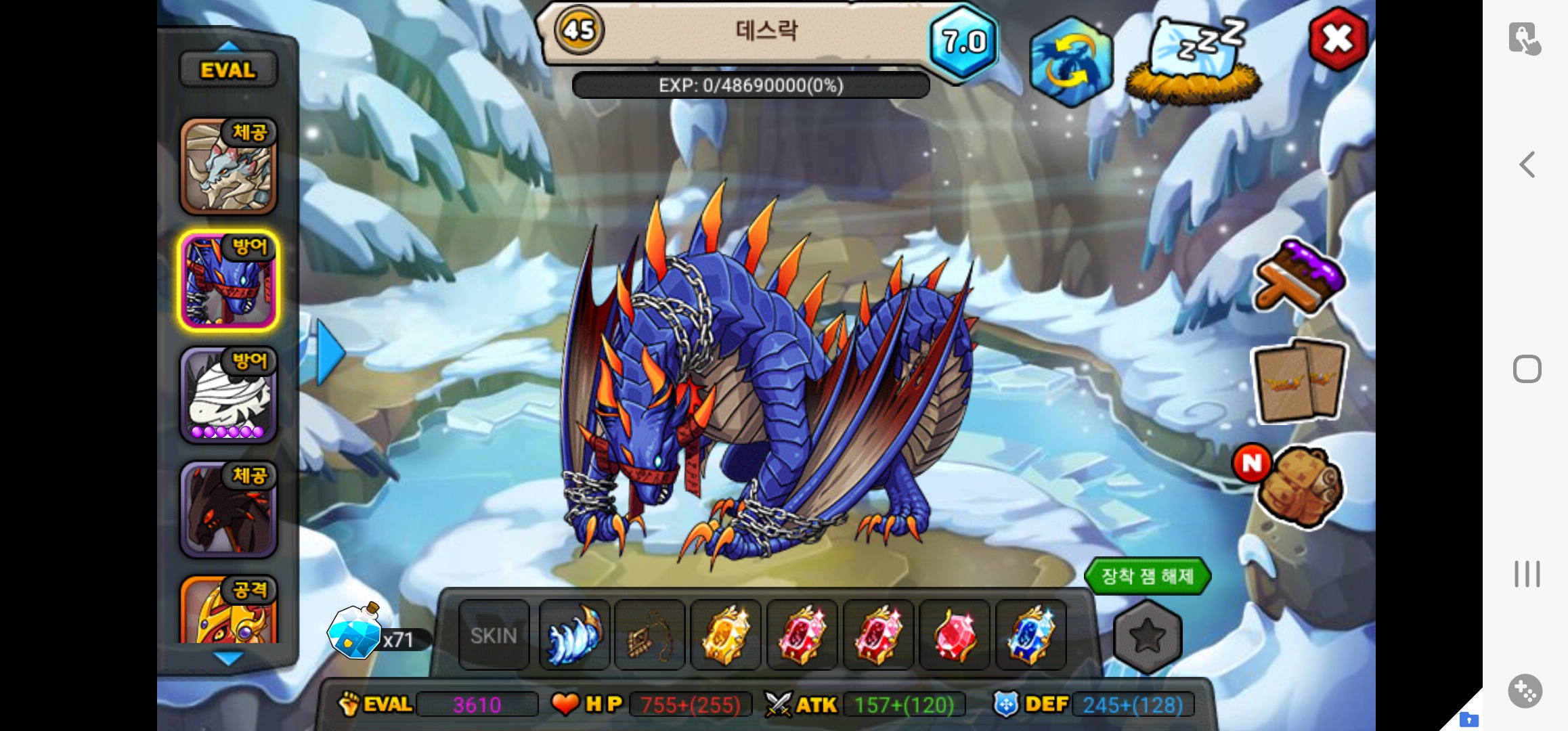Tap the gray star hexagon button
Viewport: 1568px width, 731px height.
(1147, 636)
